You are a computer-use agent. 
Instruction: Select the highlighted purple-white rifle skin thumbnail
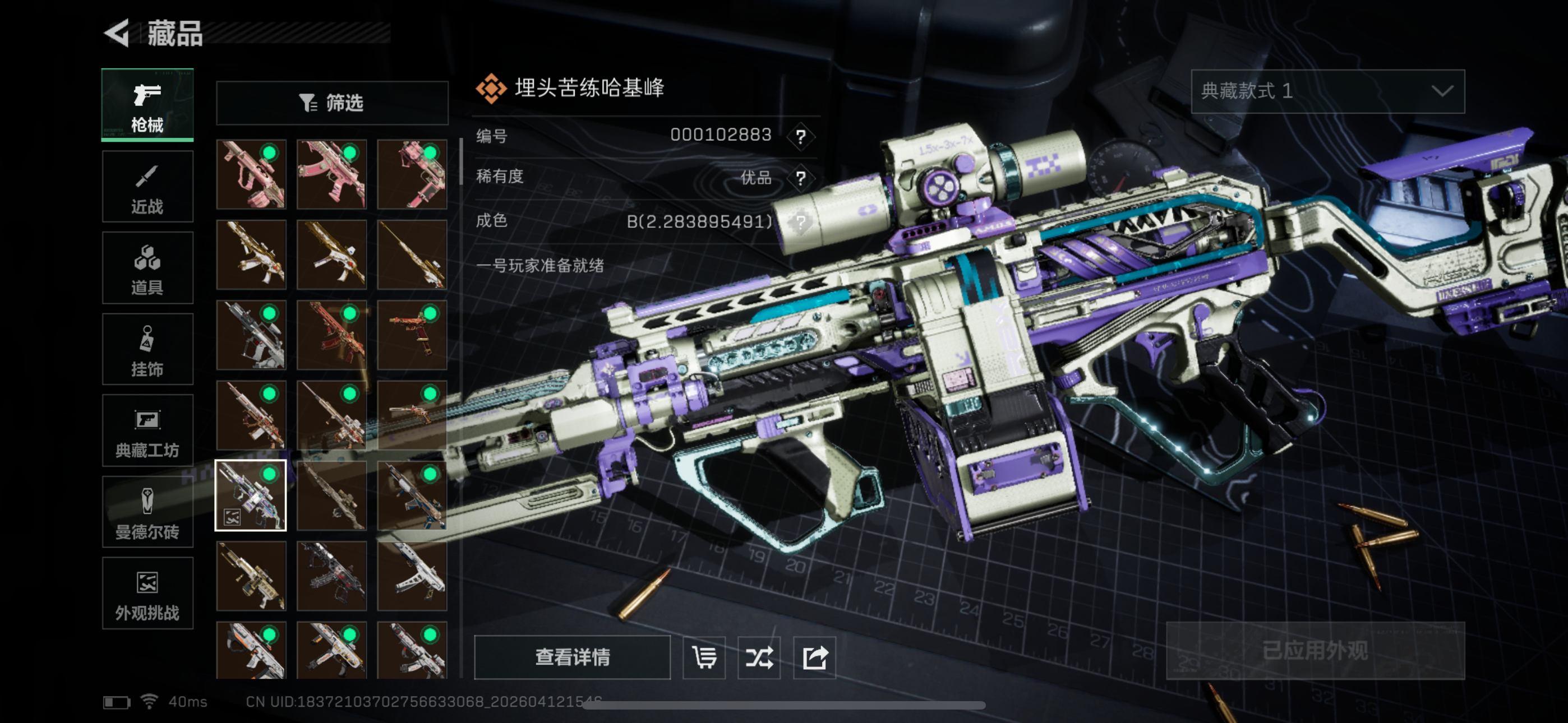(x=251, y=495)
